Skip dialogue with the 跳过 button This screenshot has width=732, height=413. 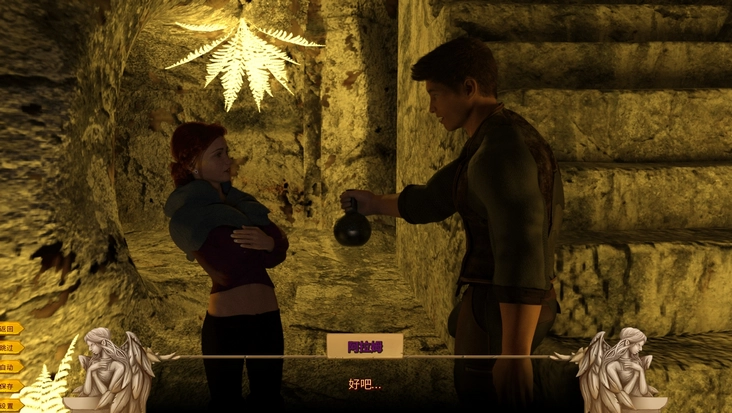(x=9, y=347)
